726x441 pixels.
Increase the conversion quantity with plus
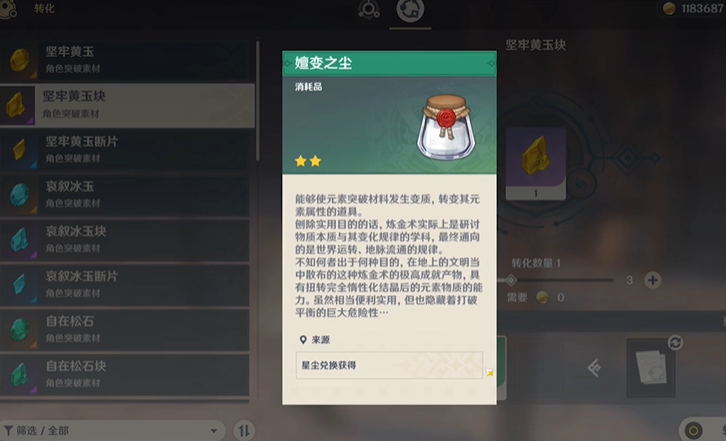pos(653,280)
